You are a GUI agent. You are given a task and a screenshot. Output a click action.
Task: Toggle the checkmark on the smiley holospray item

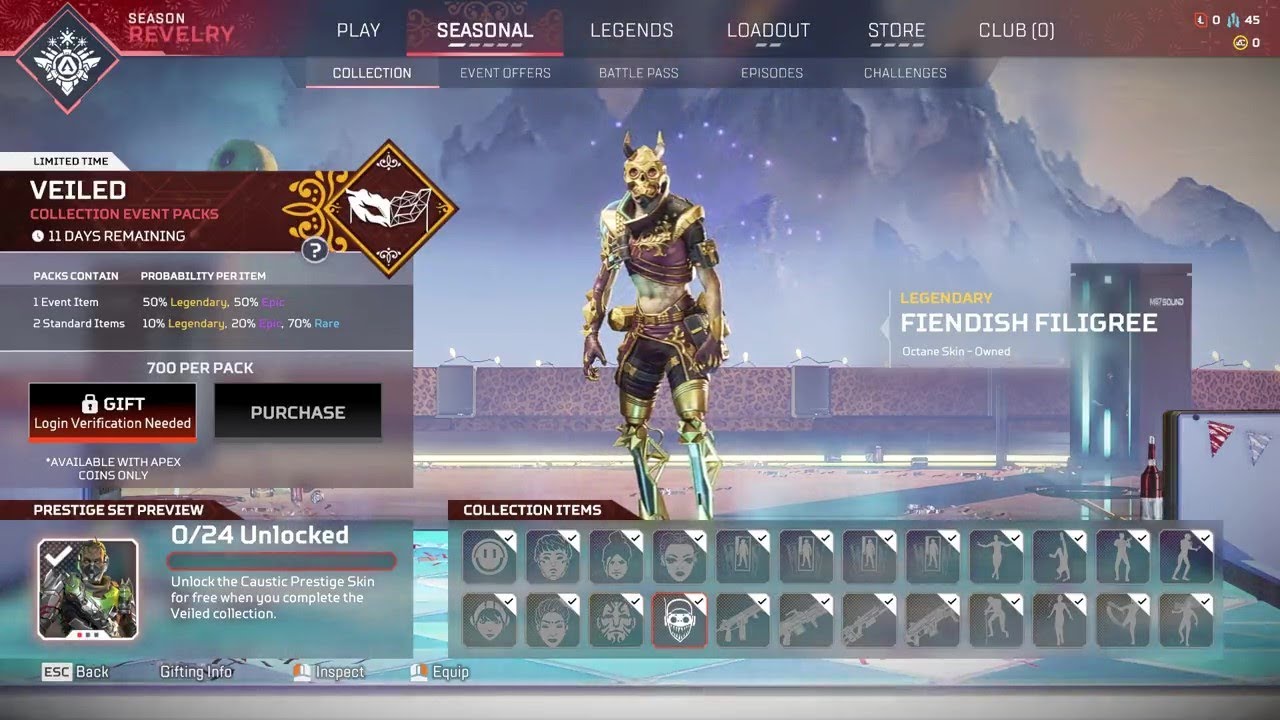coord(508,536)
